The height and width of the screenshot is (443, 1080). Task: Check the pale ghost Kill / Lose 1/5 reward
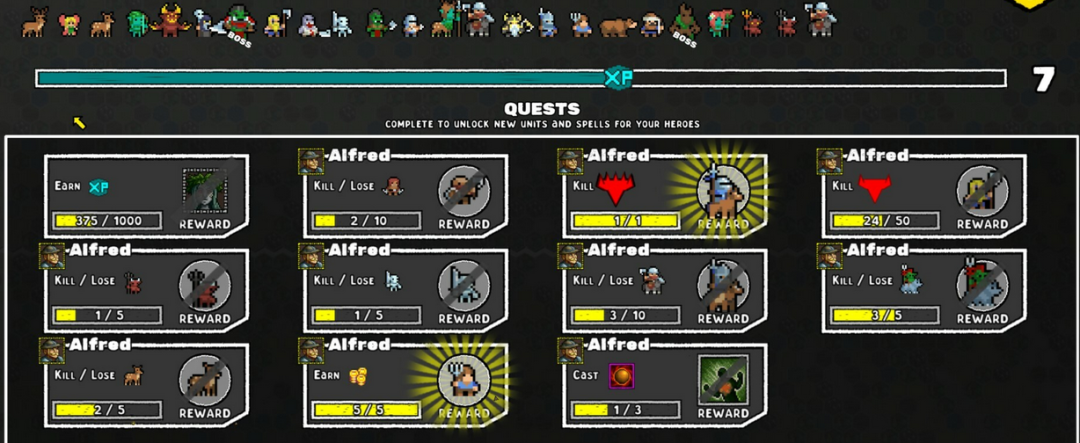pos(464,285)
